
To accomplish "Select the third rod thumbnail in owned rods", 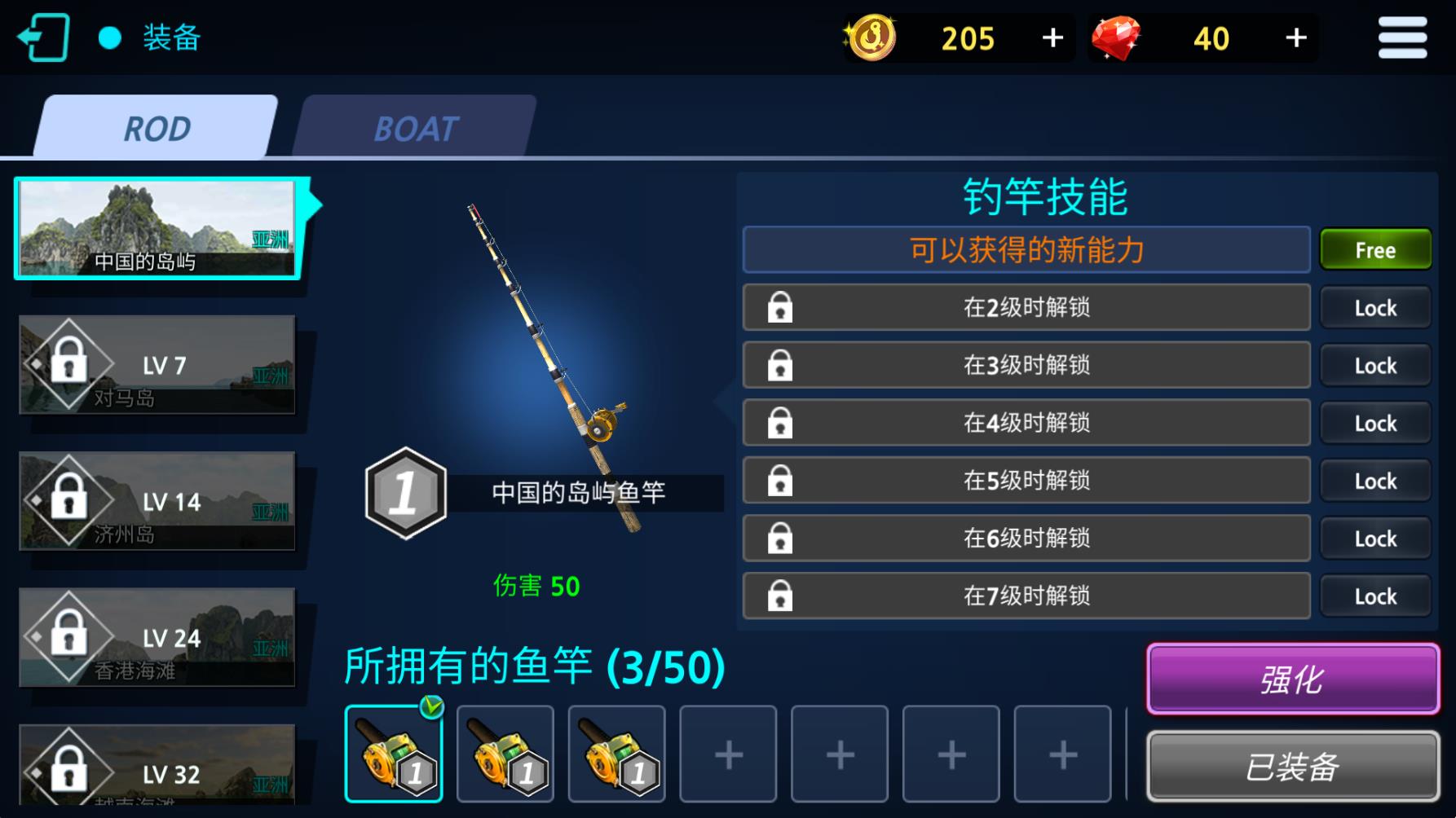I will (617, 752).
